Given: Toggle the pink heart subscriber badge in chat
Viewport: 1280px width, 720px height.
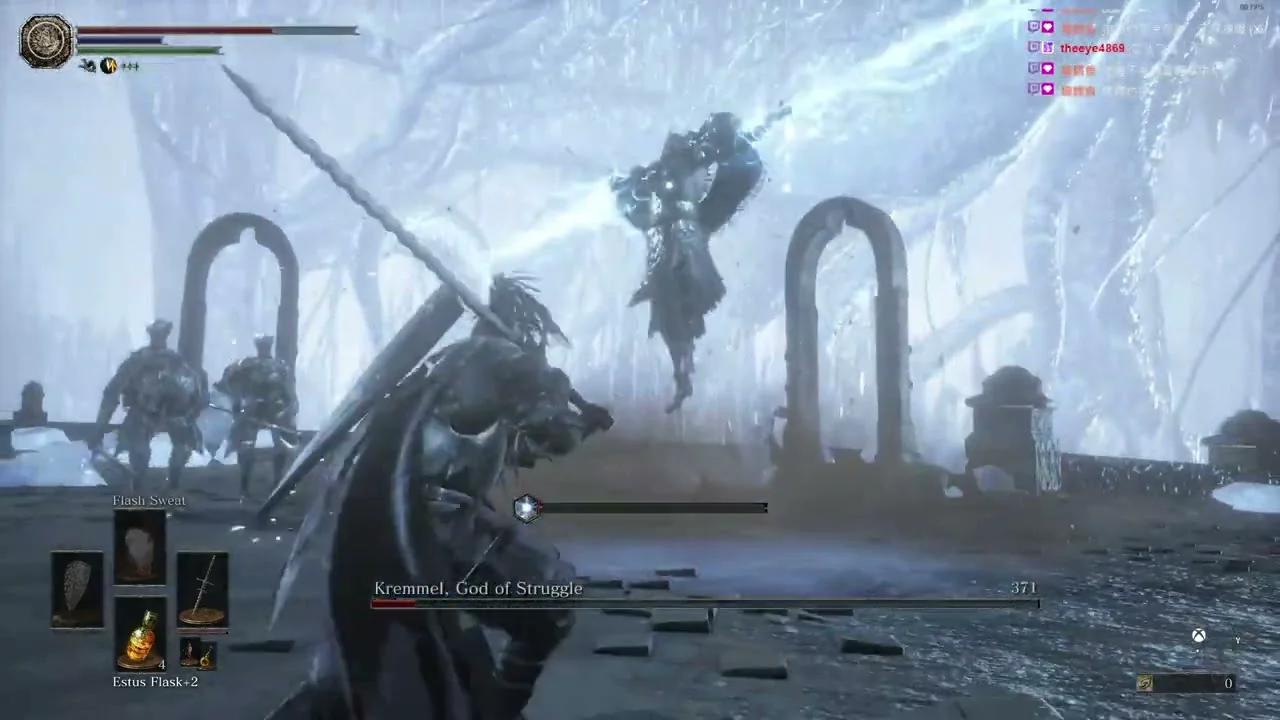Looking at the screenshot, I should (x=1047, y=27).
